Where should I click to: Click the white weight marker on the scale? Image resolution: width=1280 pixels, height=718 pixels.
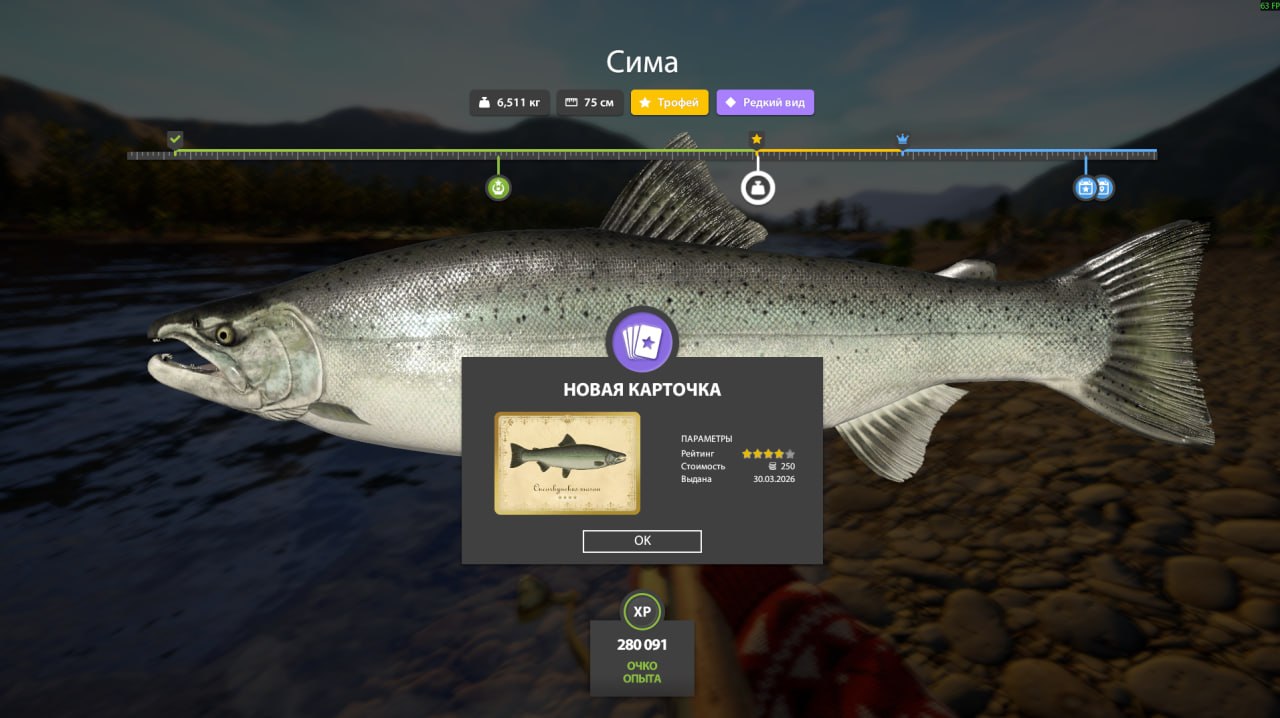tap(758, 187)
